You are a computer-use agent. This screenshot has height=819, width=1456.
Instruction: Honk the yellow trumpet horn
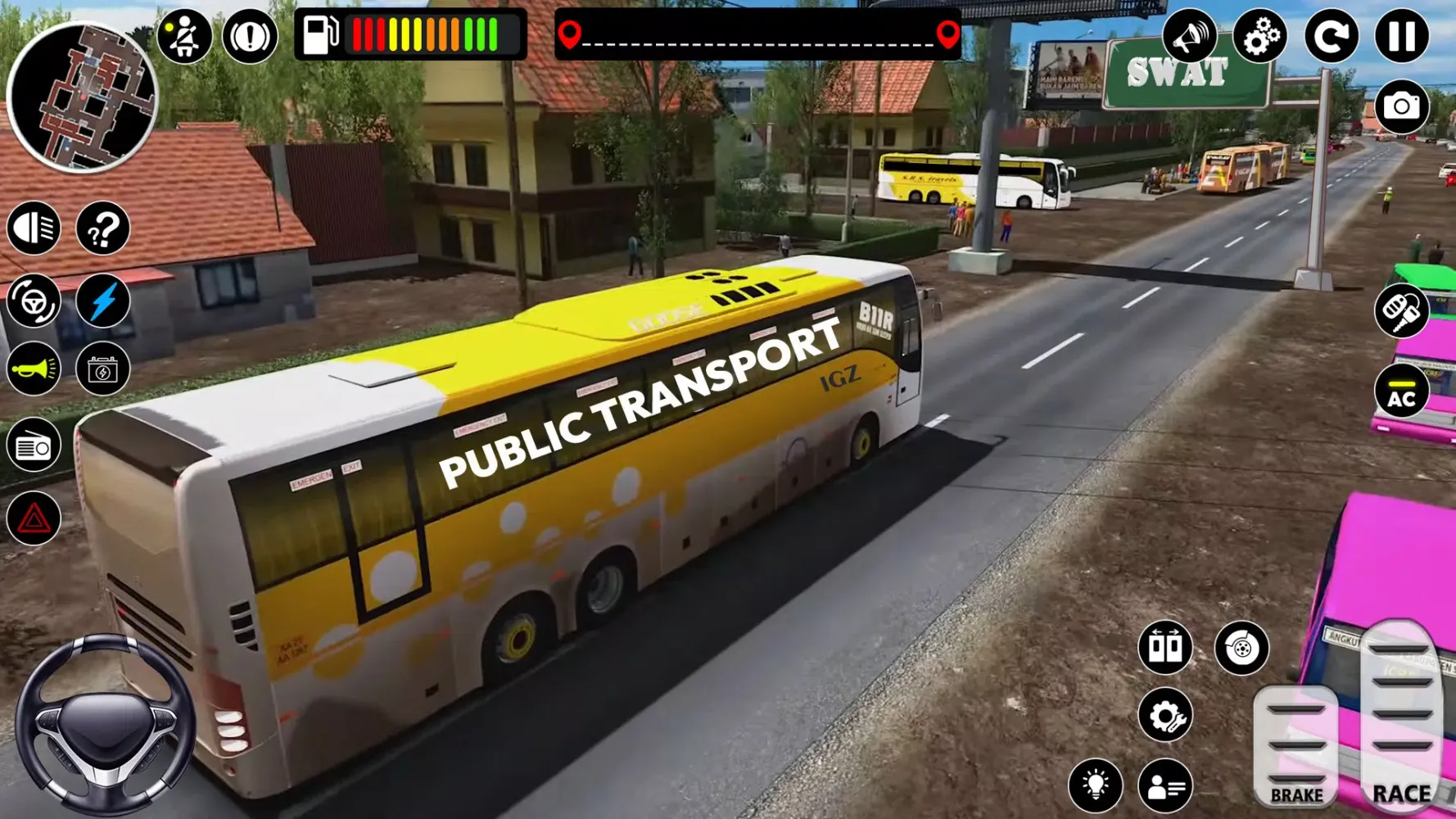(x=34, y=369)
